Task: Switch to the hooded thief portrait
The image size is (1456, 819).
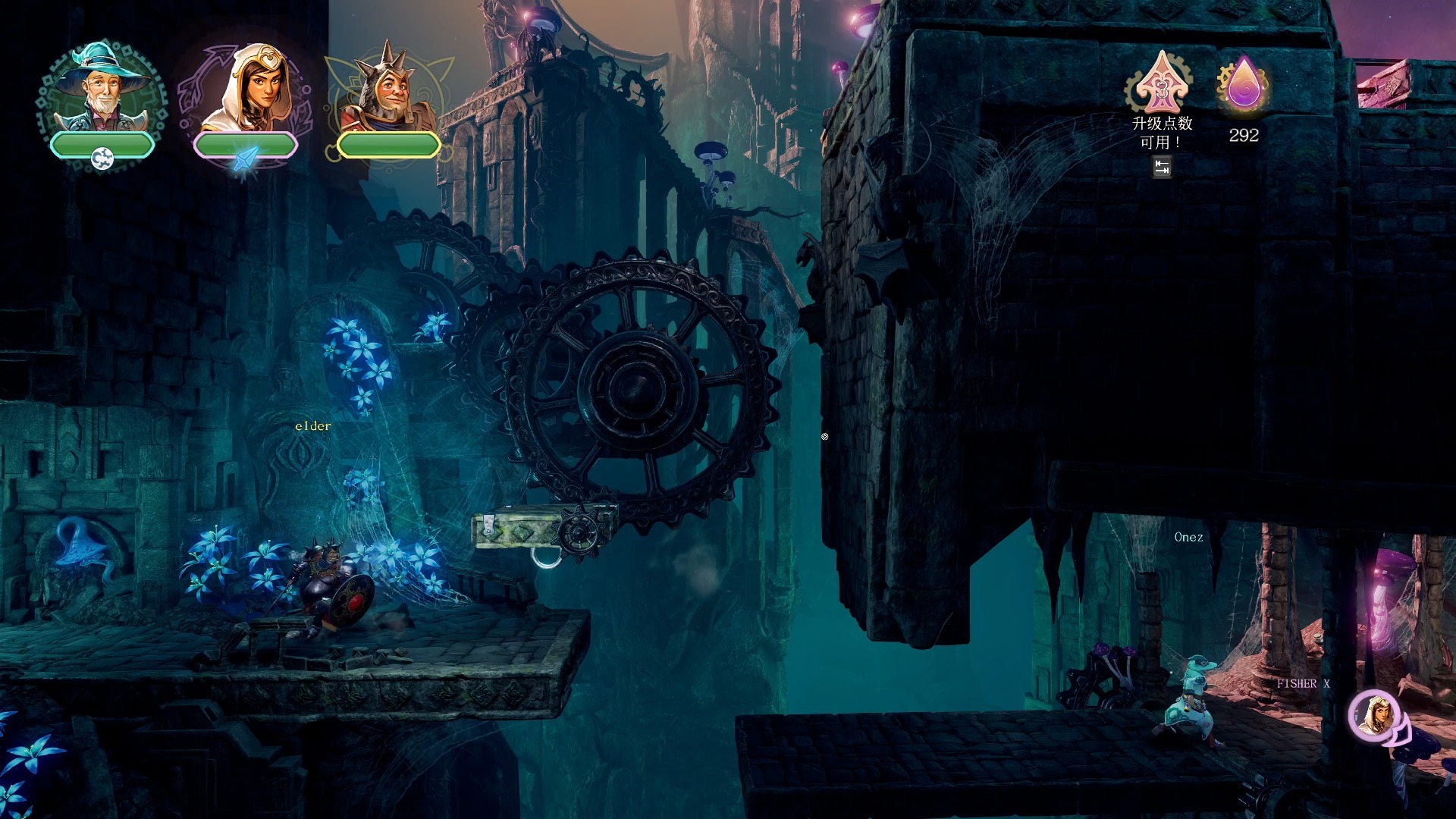Action: click(x=246, y=91)
